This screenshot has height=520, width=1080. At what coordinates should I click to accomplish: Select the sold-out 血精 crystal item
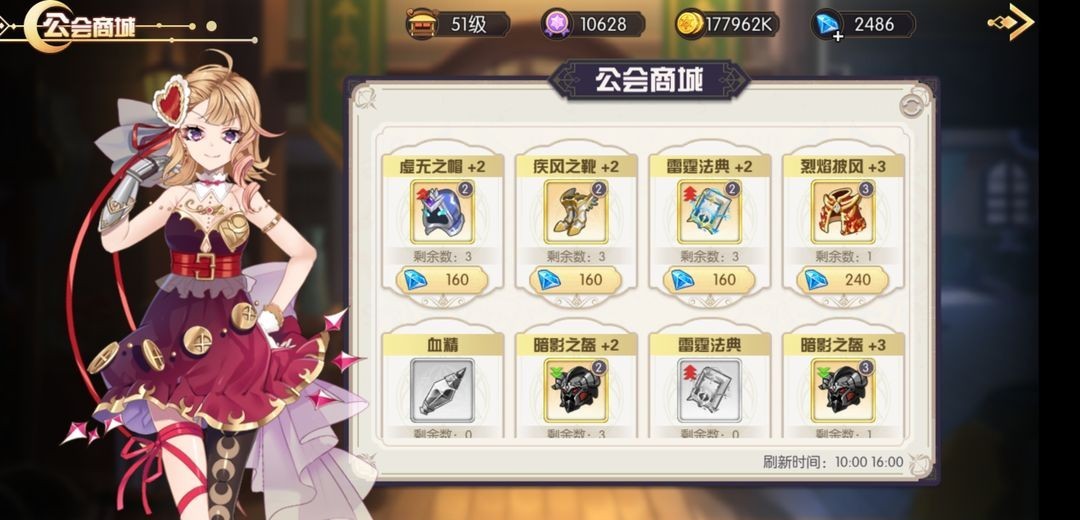443,390
